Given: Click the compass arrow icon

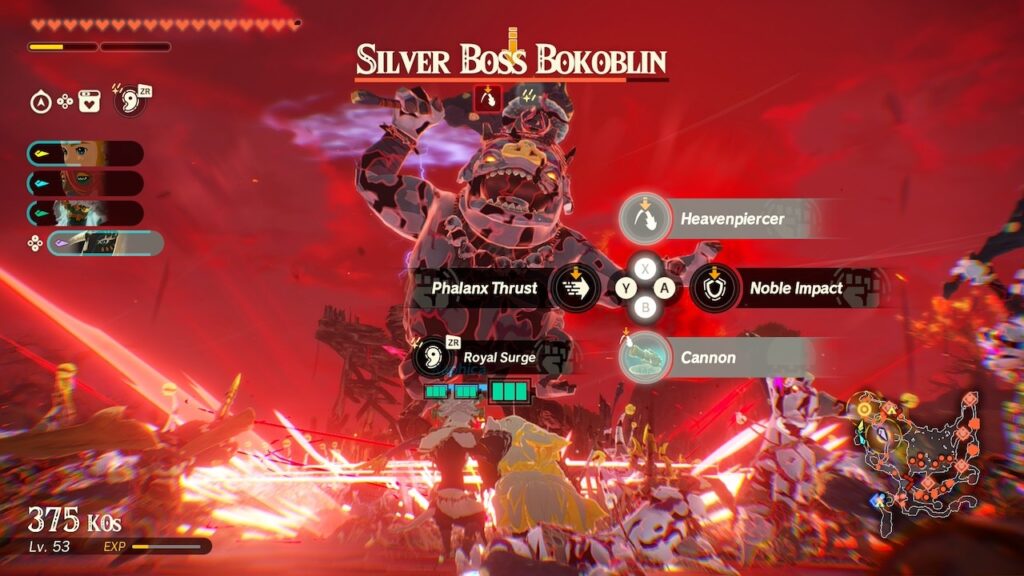Looking at the screenshot, I should [40, 101].
